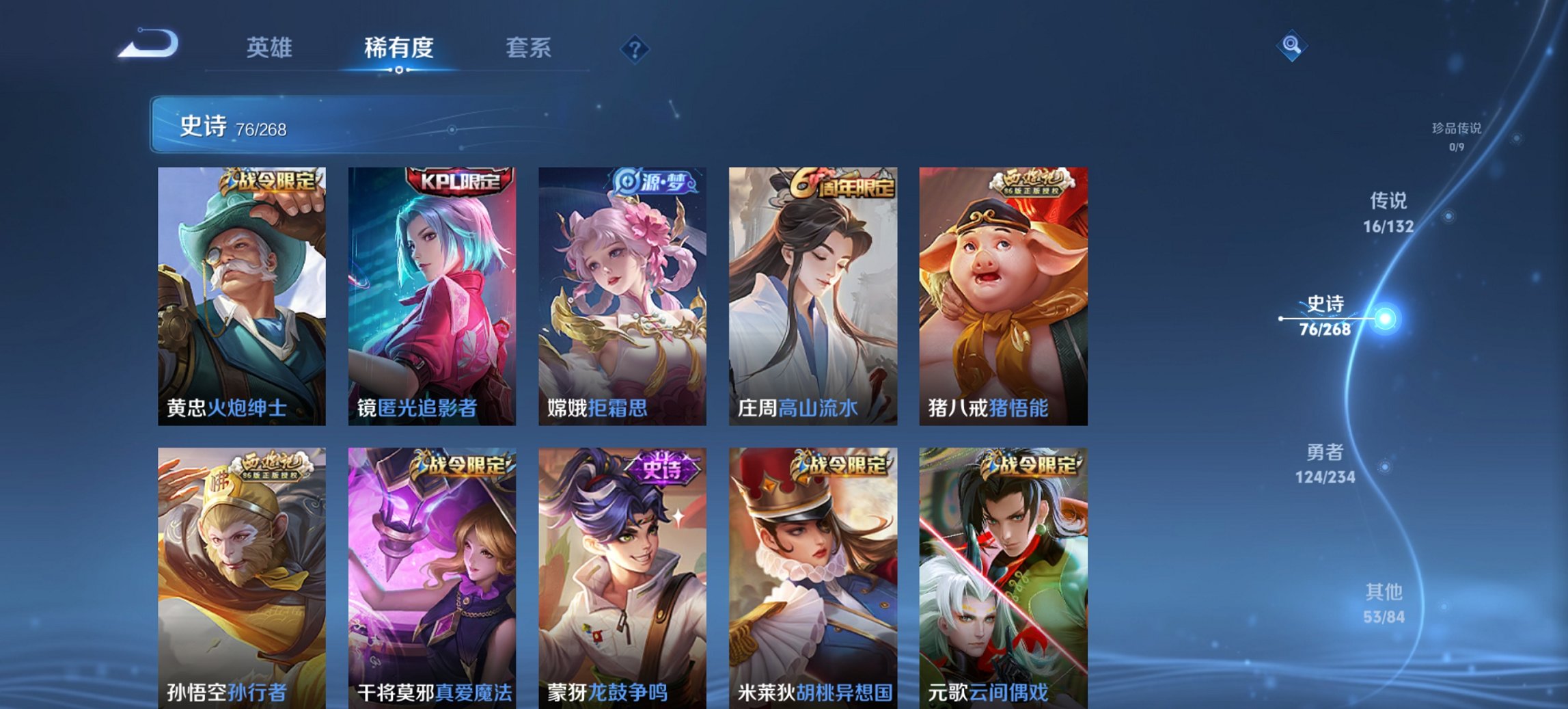
Task: Click the 史诗 76/268 header banner
Action: pos(410,126)
